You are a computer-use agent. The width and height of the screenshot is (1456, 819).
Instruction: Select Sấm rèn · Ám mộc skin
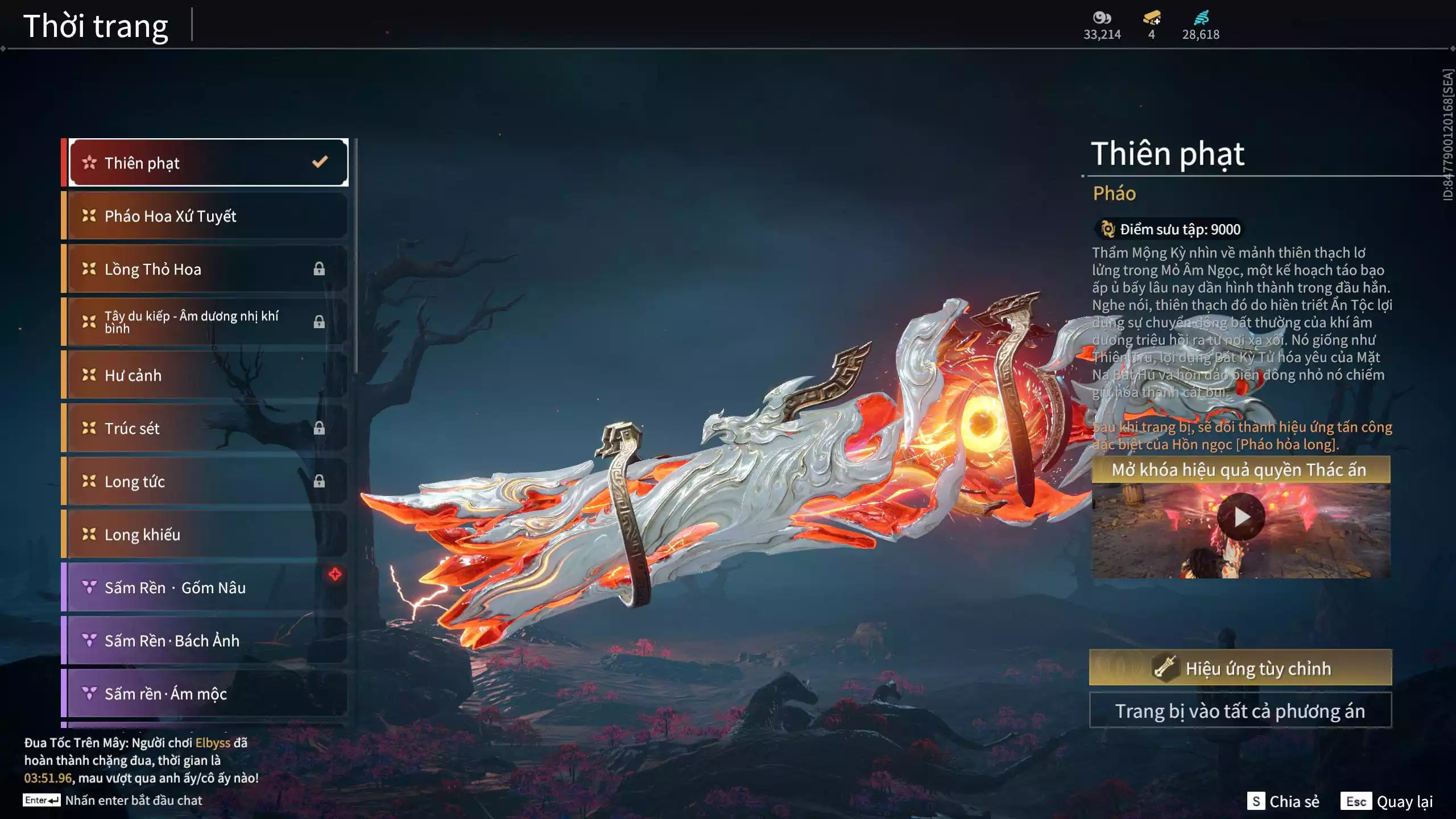(x=208, y=693)
